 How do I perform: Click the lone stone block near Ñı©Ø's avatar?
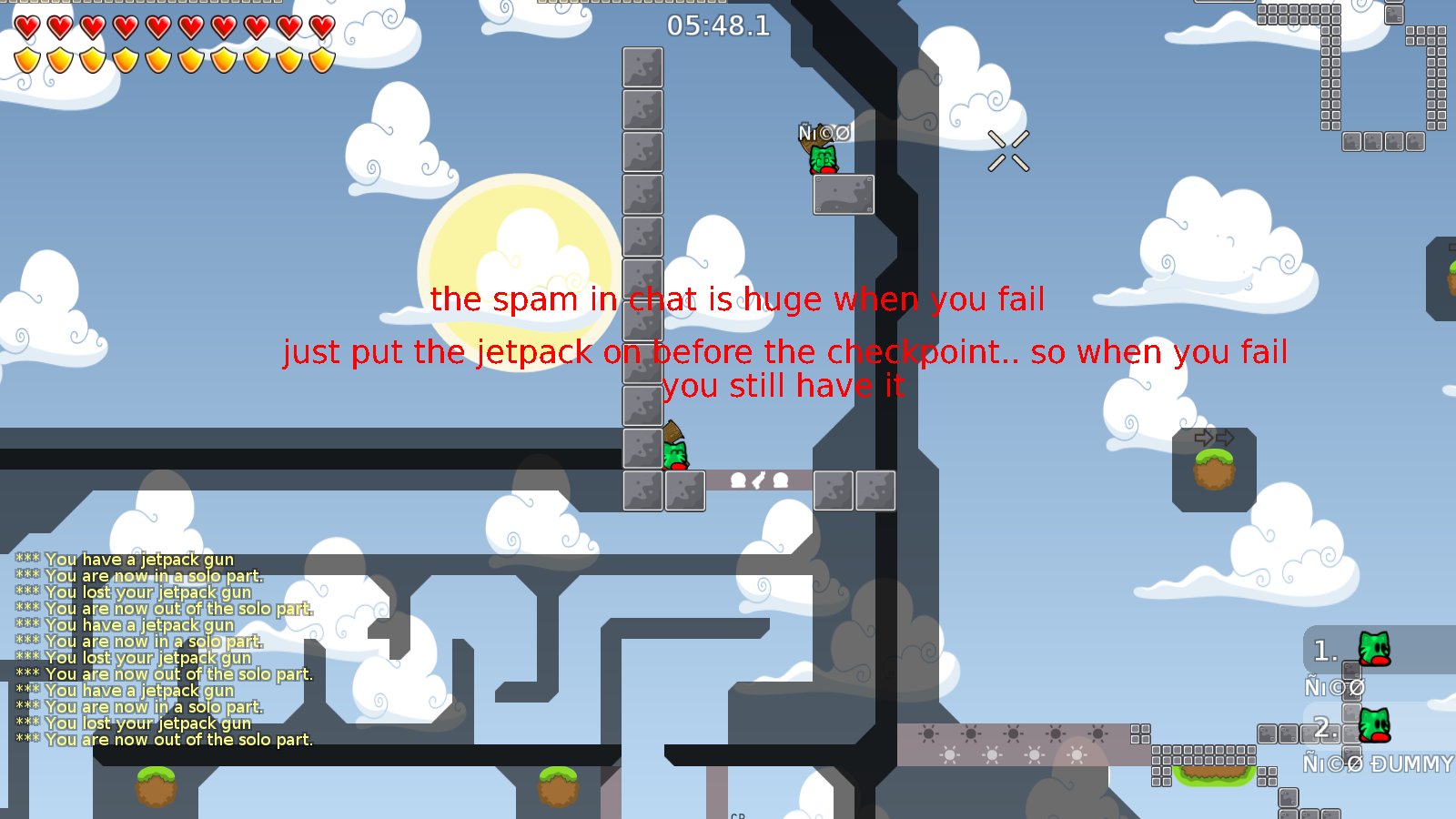point(843,194)
